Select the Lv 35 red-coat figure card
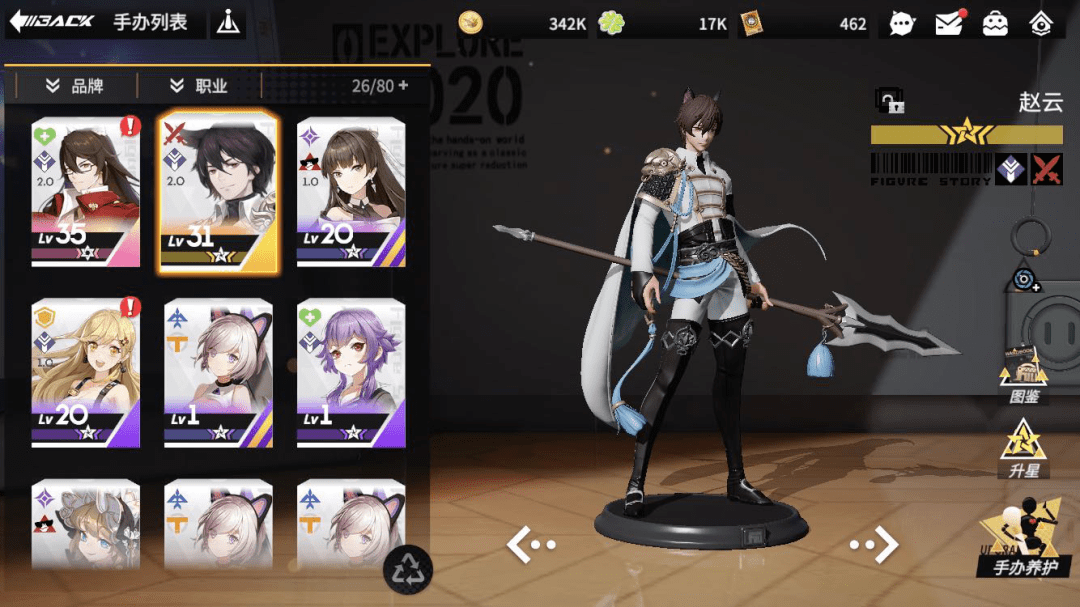The image size is (1080, 607). (x=86, y=192)
